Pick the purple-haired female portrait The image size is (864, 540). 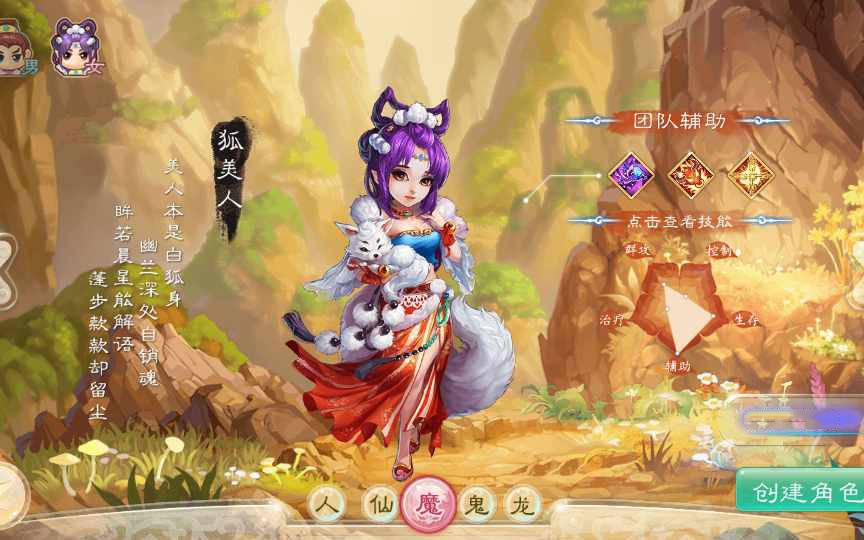[75, 47]
